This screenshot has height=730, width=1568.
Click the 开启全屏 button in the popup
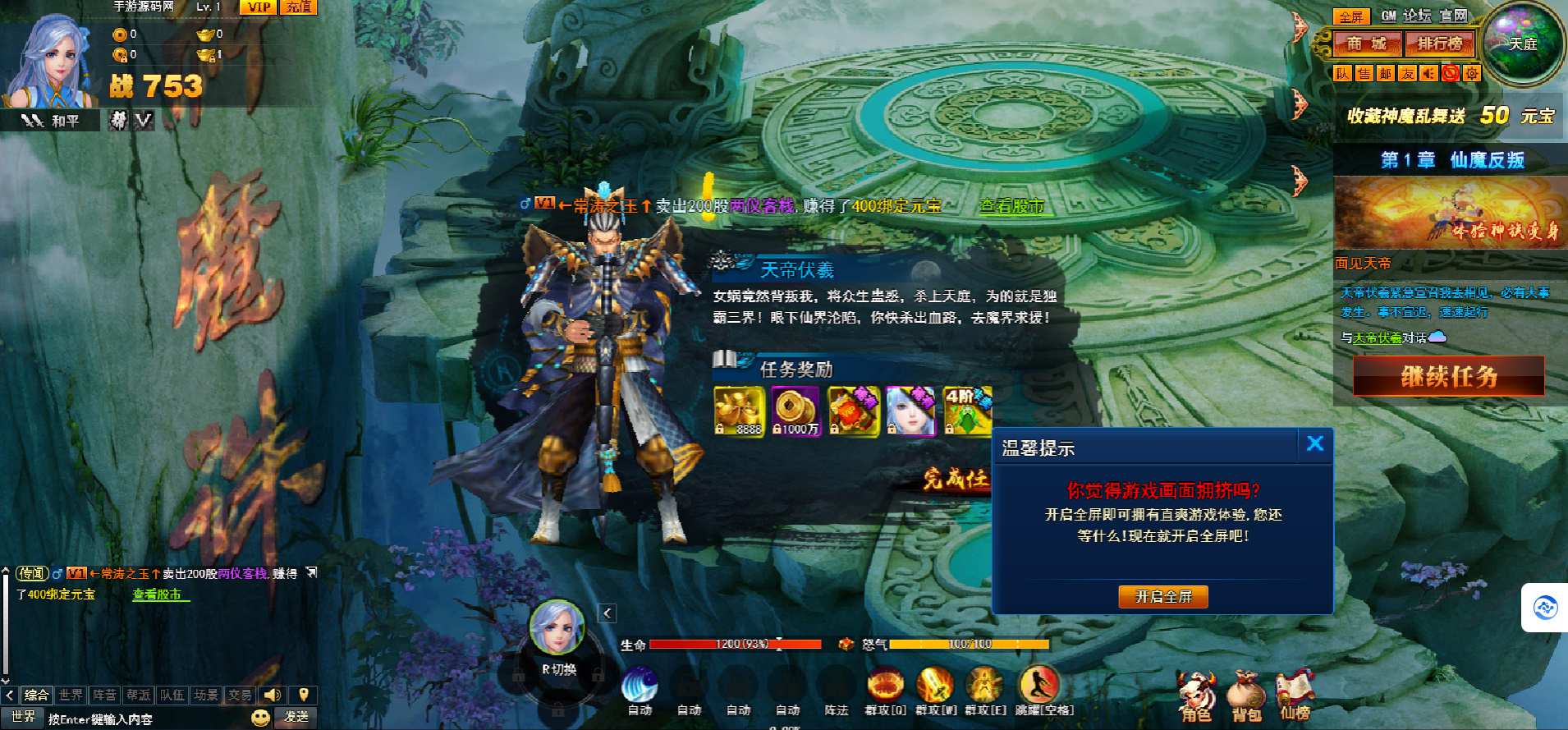click(1162, 597)
